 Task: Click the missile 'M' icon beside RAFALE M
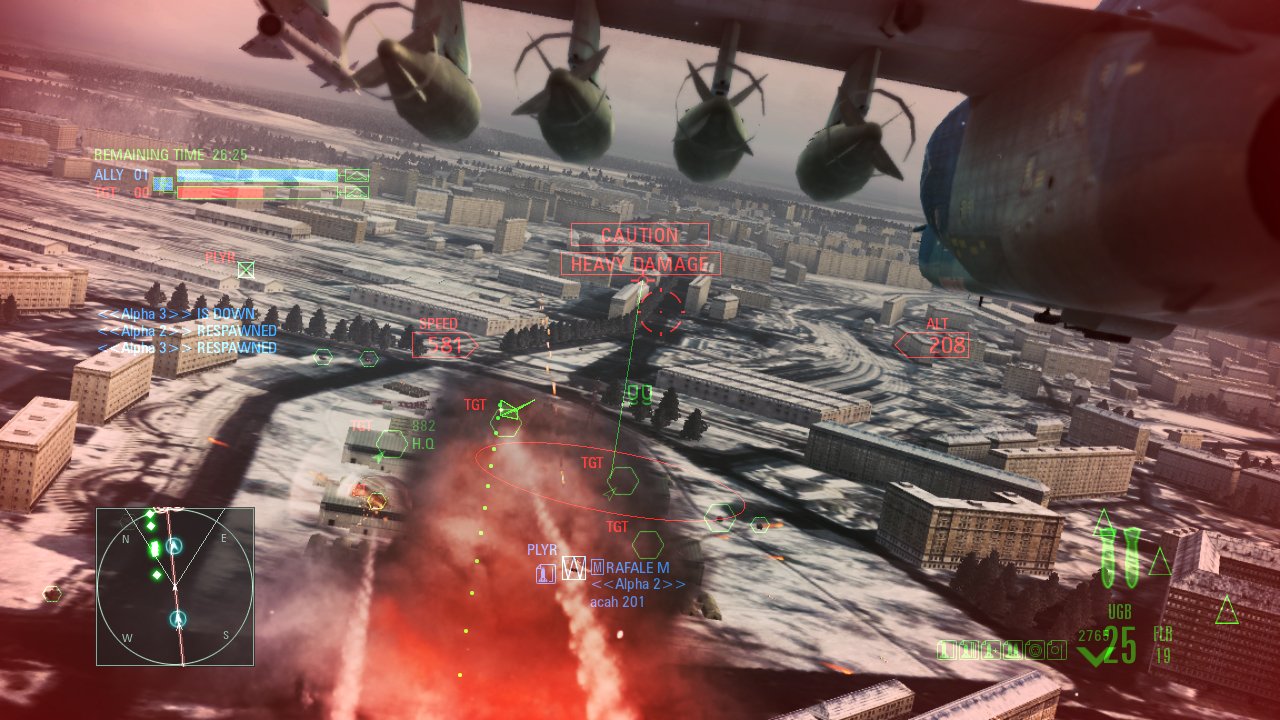596,567
